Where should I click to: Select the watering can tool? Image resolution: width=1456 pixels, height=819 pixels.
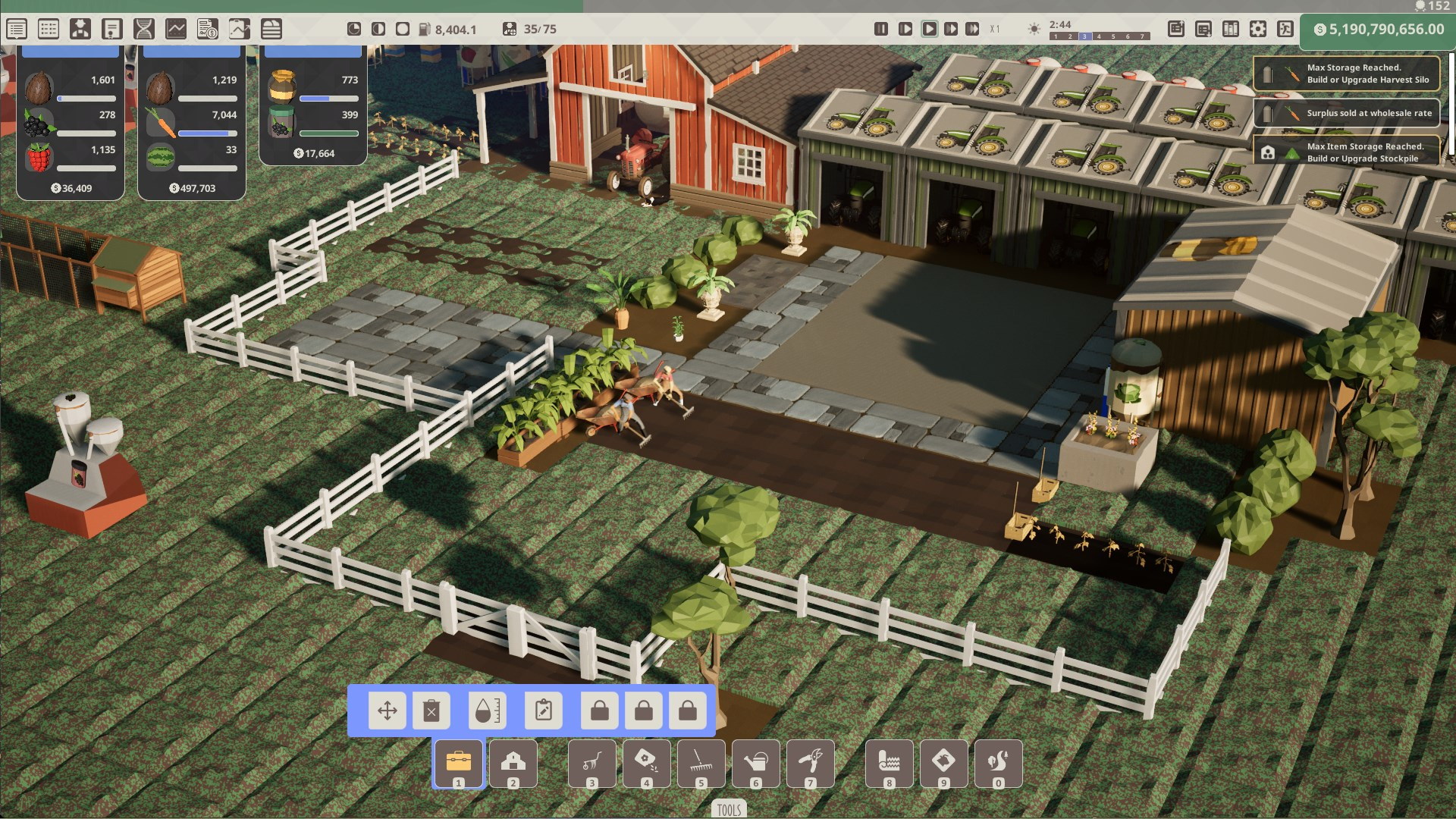point(756,764)
